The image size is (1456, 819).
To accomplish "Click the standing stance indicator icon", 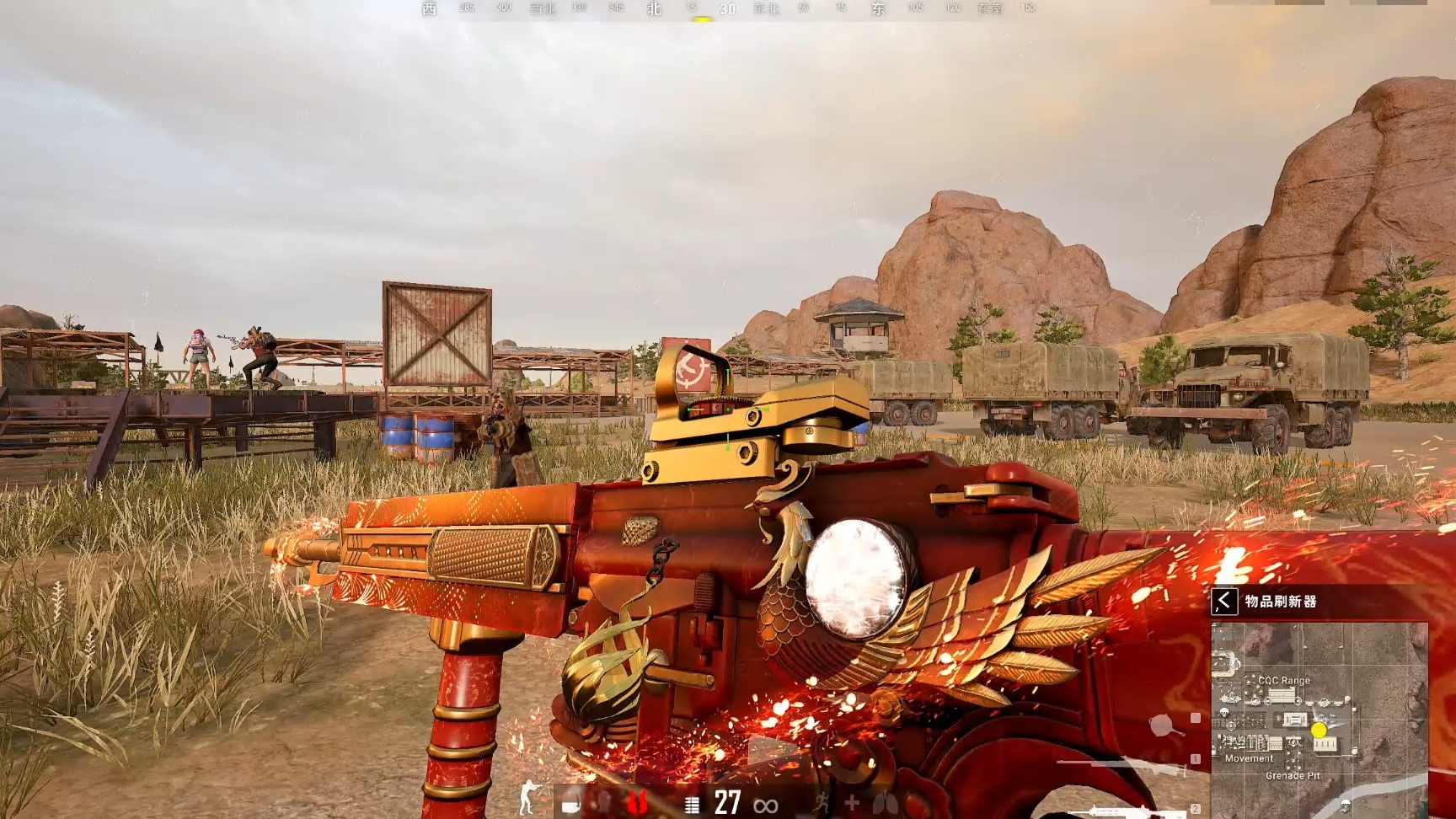I will (528, 798).
